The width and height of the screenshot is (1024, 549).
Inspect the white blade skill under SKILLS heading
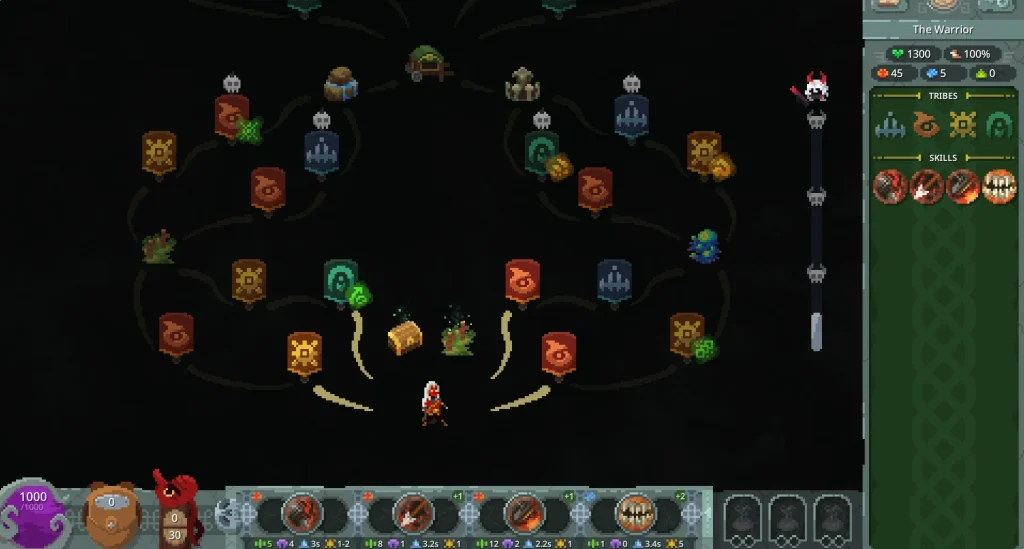point(927,187)
